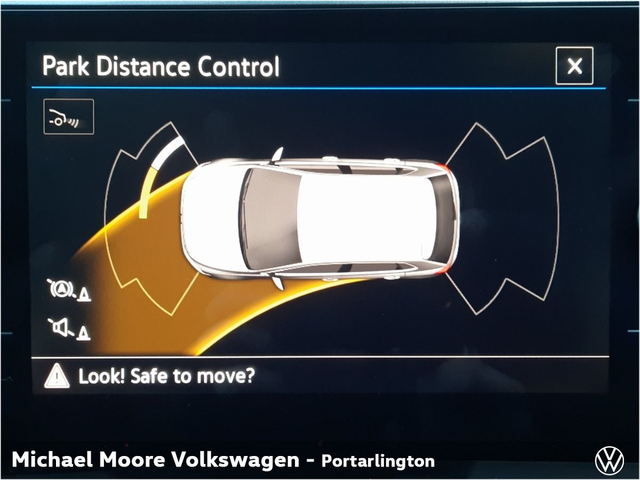Toggle the muted speaker warning icon
The width and height of the screenshot is (640, 480).
67,327
